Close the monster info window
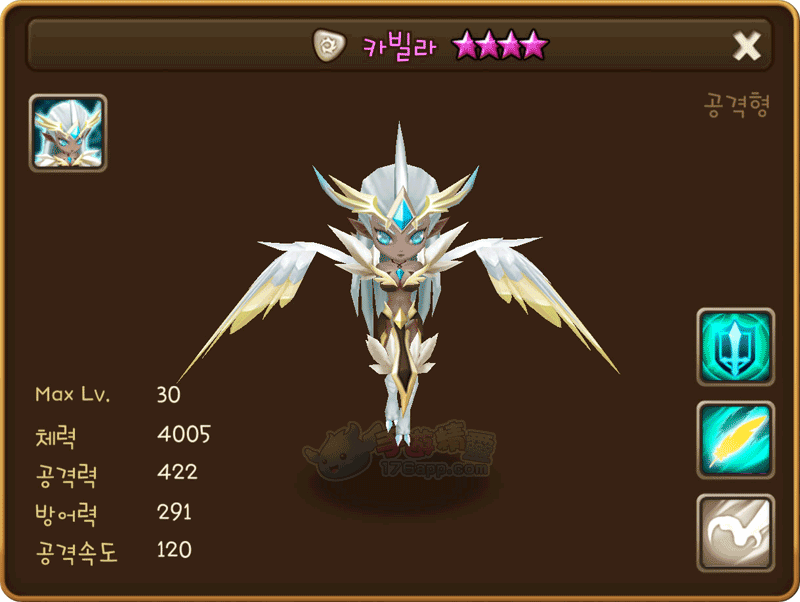This screenshot has width=800, height=602. pos(747,46)
